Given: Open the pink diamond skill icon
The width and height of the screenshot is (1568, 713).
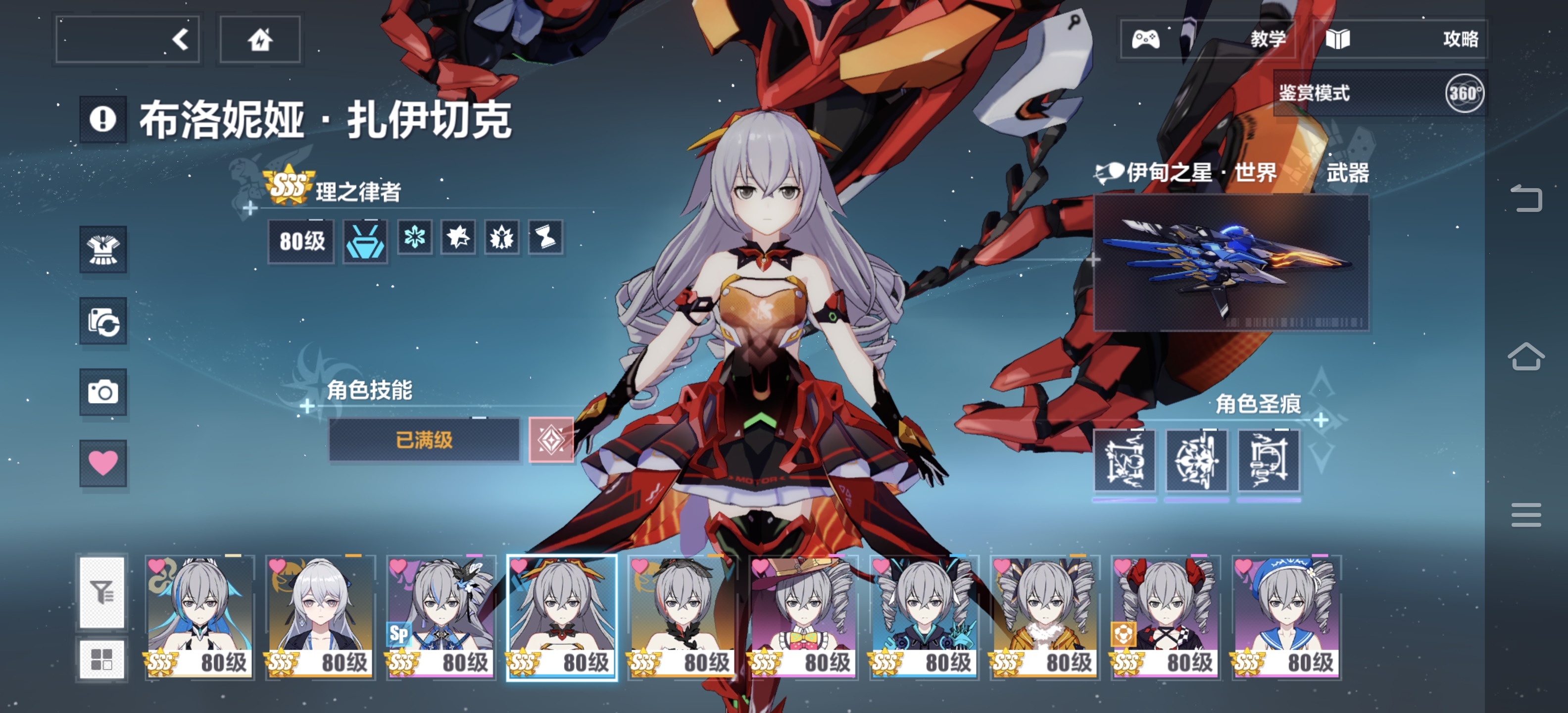Looking at the screenshot, I should 551,440.
